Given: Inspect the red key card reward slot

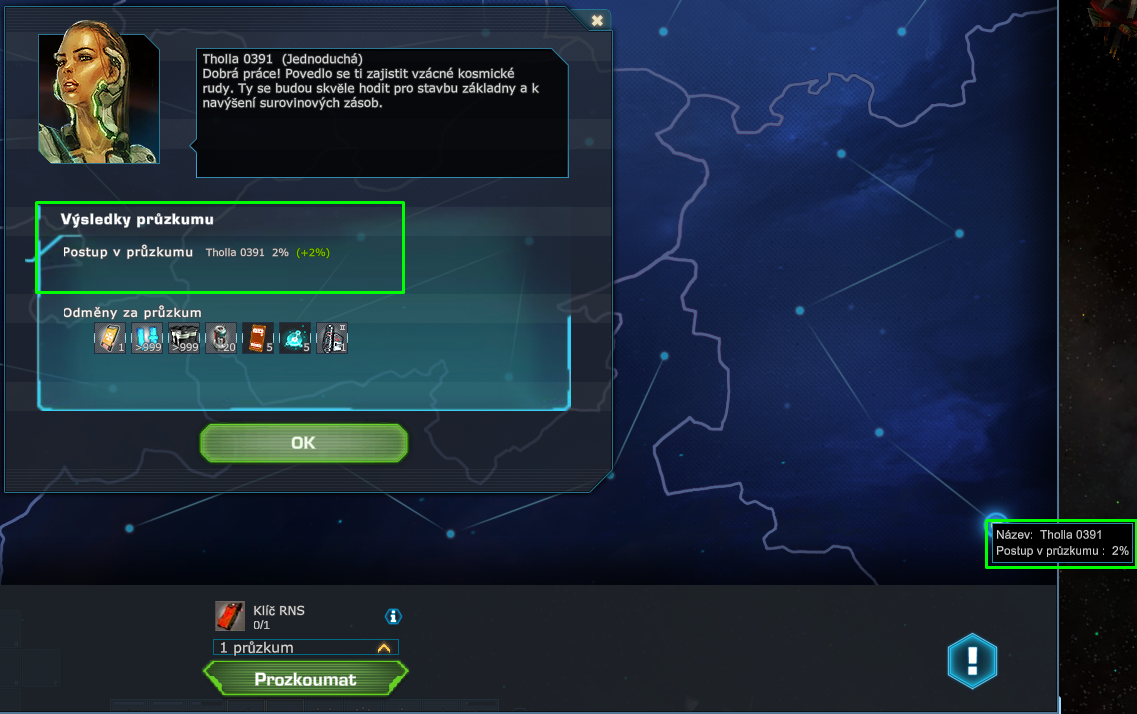Looking at the screenshot, I should 258,338.
